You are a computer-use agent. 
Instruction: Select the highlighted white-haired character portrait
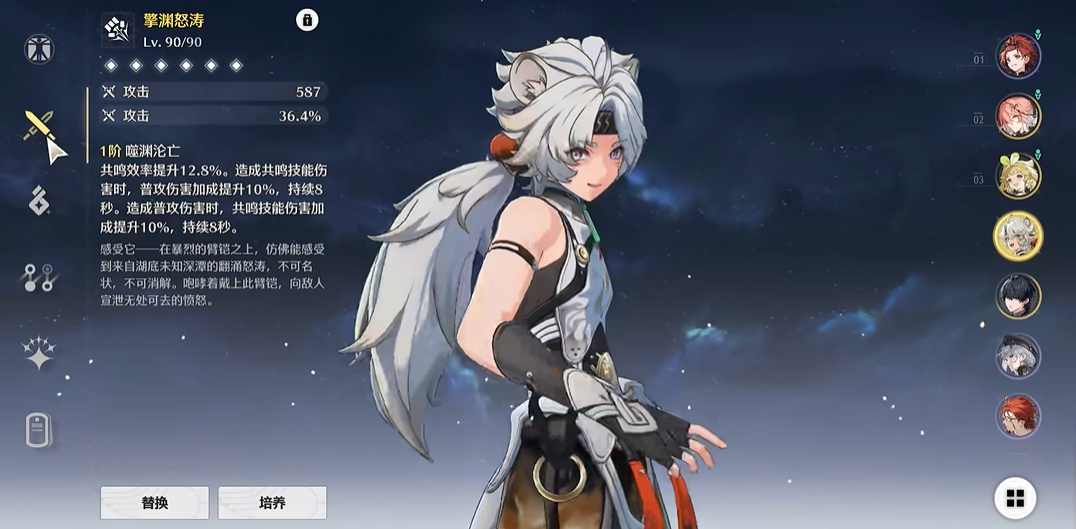coord(1018,236)
